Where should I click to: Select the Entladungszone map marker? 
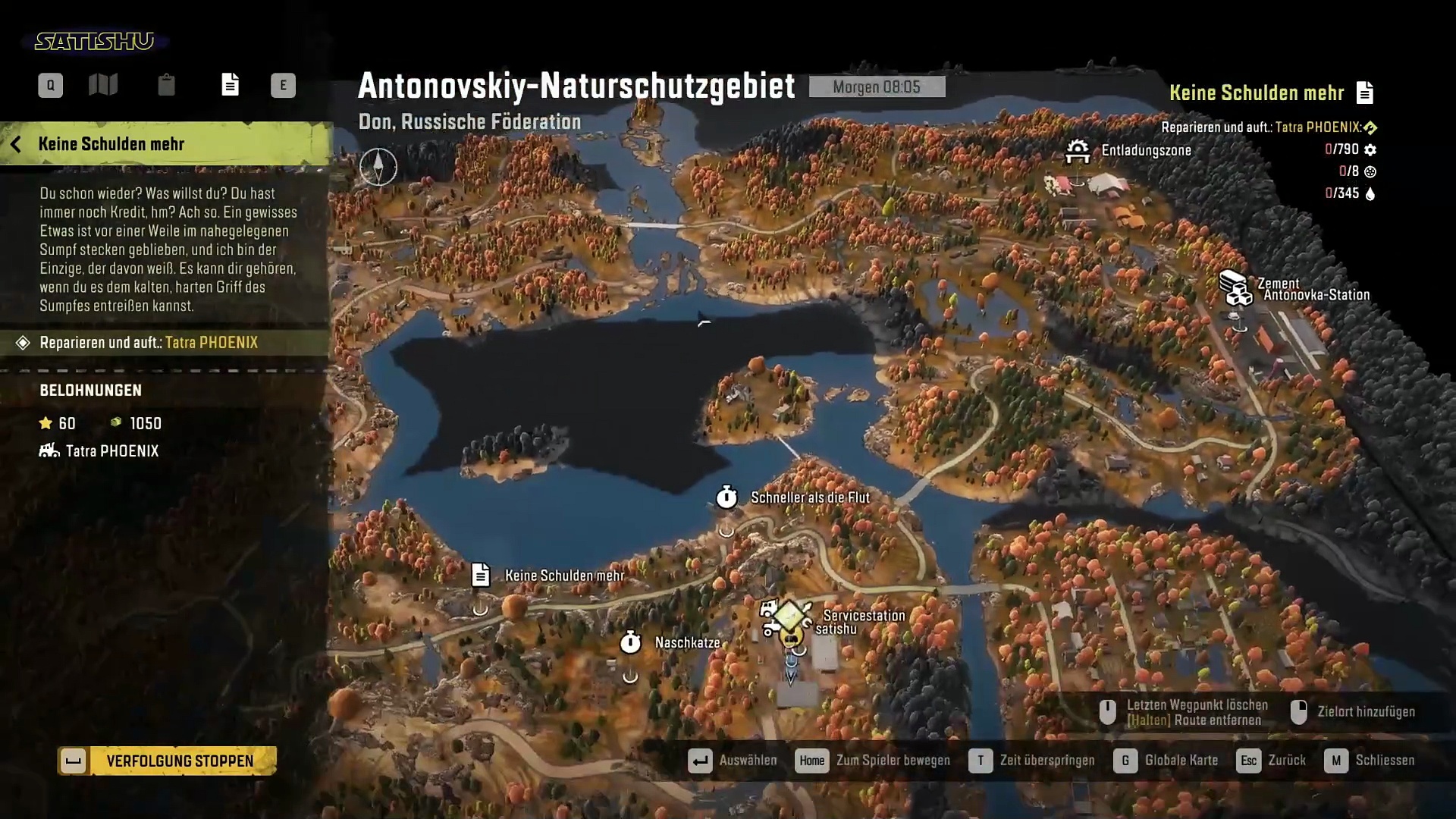click(1078, 151)
